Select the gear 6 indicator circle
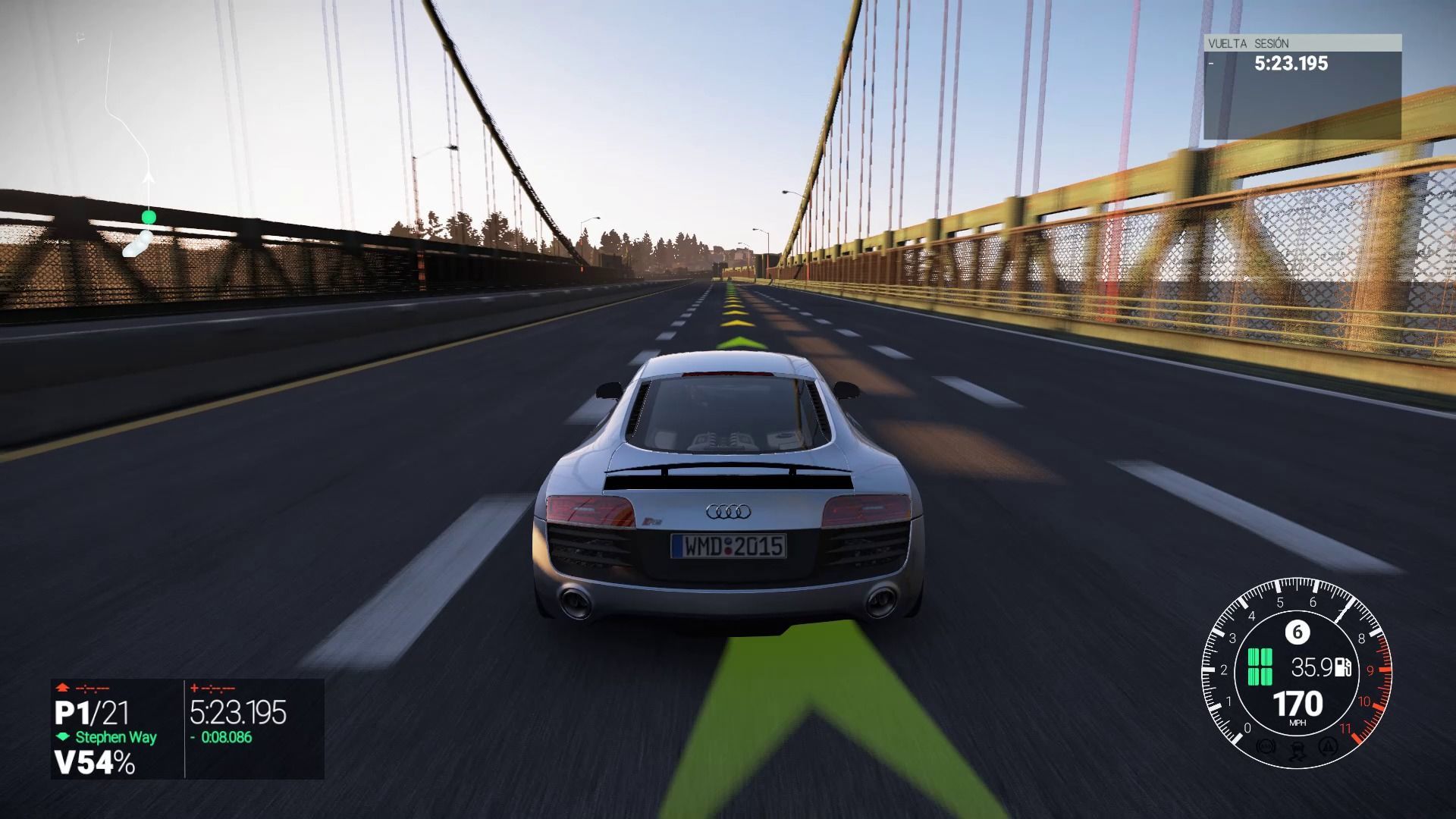Image resolution: width=1456 pixels, height=819 pixels. click(1297, 632)
